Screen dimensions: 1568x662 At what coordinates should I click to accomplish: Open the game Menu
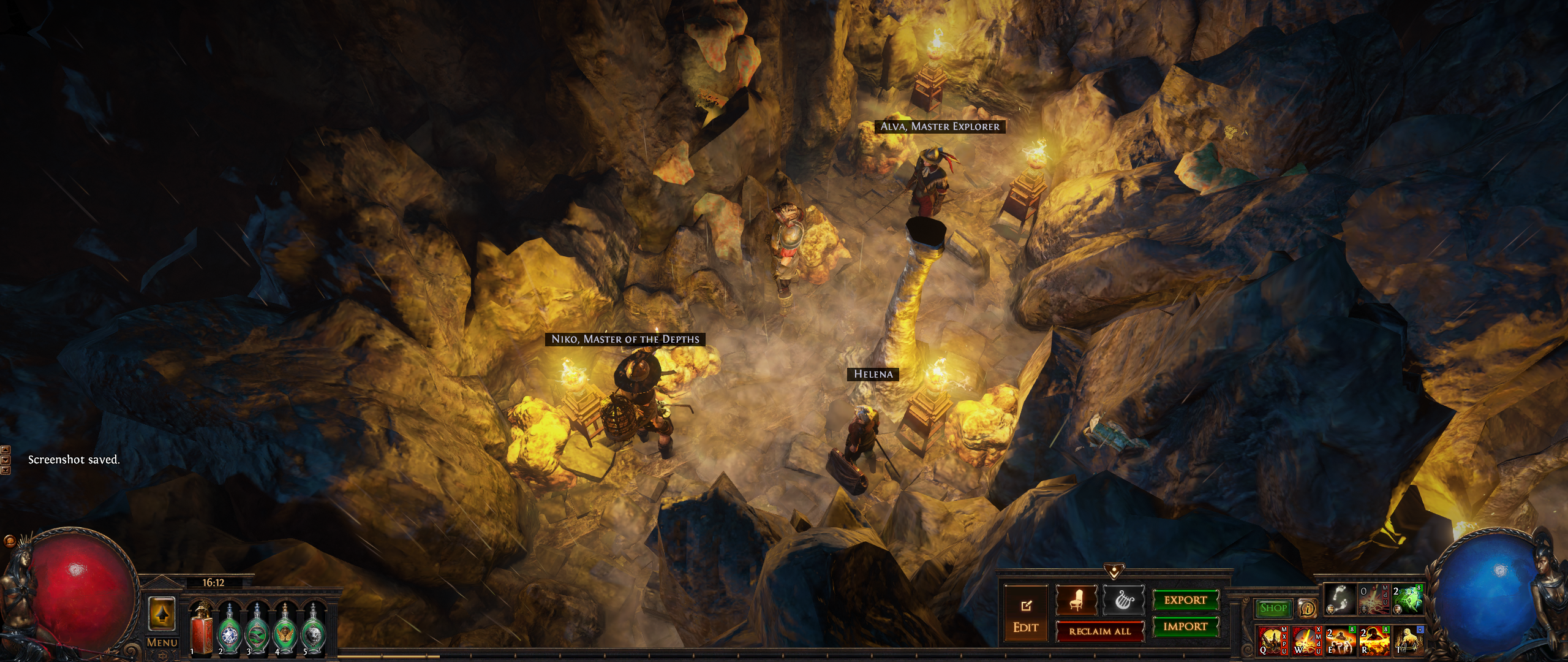[x=162, y=642]
